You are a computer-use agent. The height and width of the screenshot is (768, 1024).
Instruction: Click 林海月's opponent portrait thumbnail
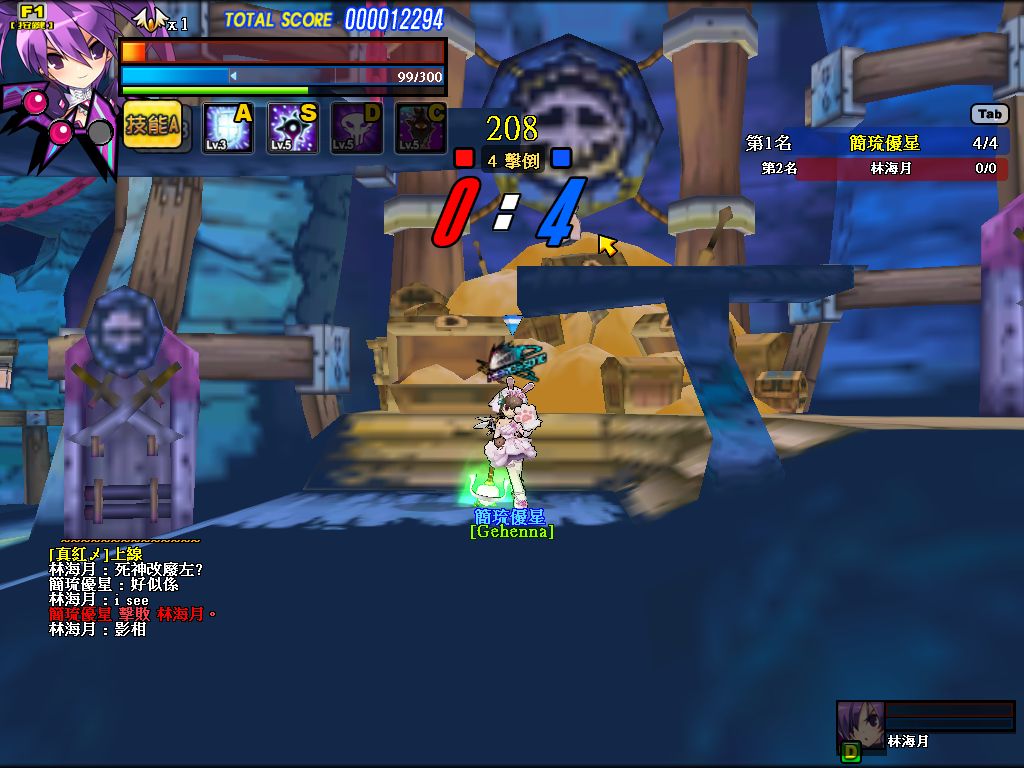click(x=859, y=724)
